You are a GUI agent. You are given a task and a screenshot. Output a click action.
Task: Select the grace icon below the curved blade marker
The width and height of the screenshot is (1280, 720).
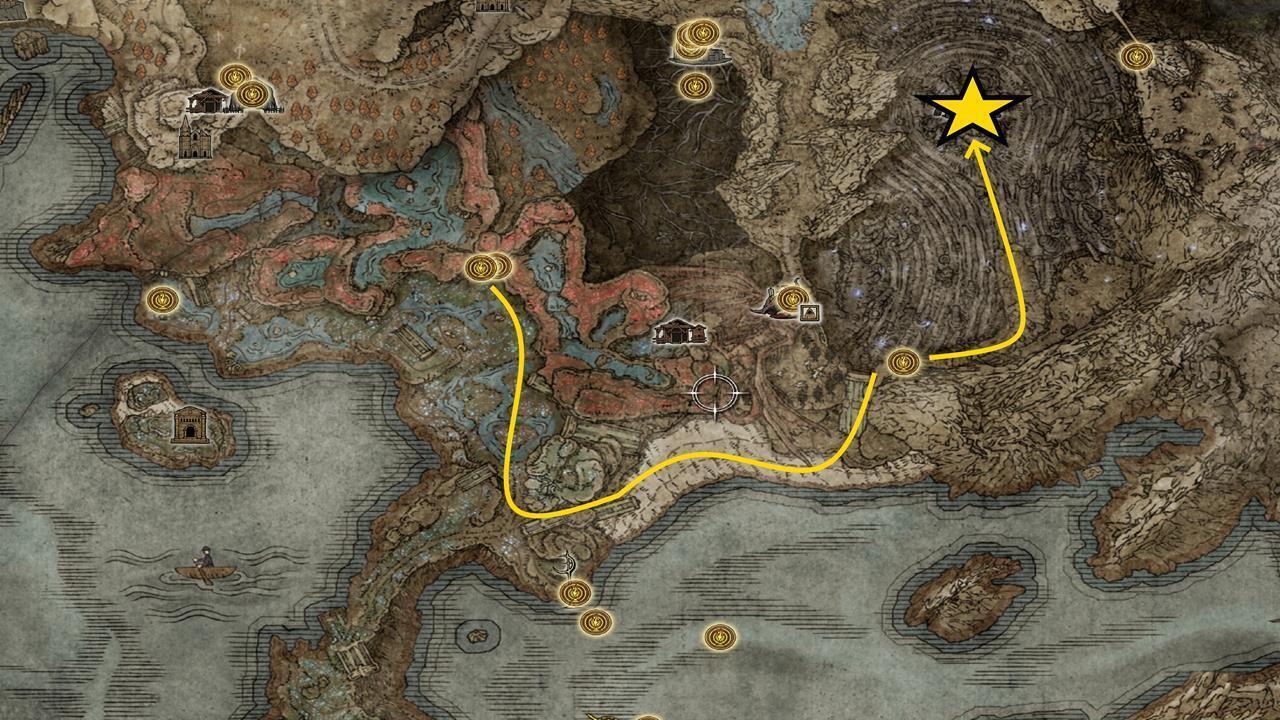574,594
